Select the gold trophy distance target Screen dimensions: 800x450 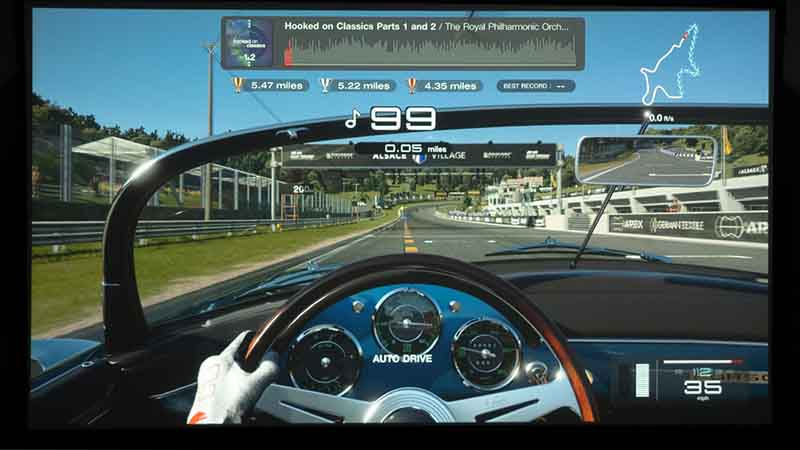pyautogui.click(x=267, y=86)
